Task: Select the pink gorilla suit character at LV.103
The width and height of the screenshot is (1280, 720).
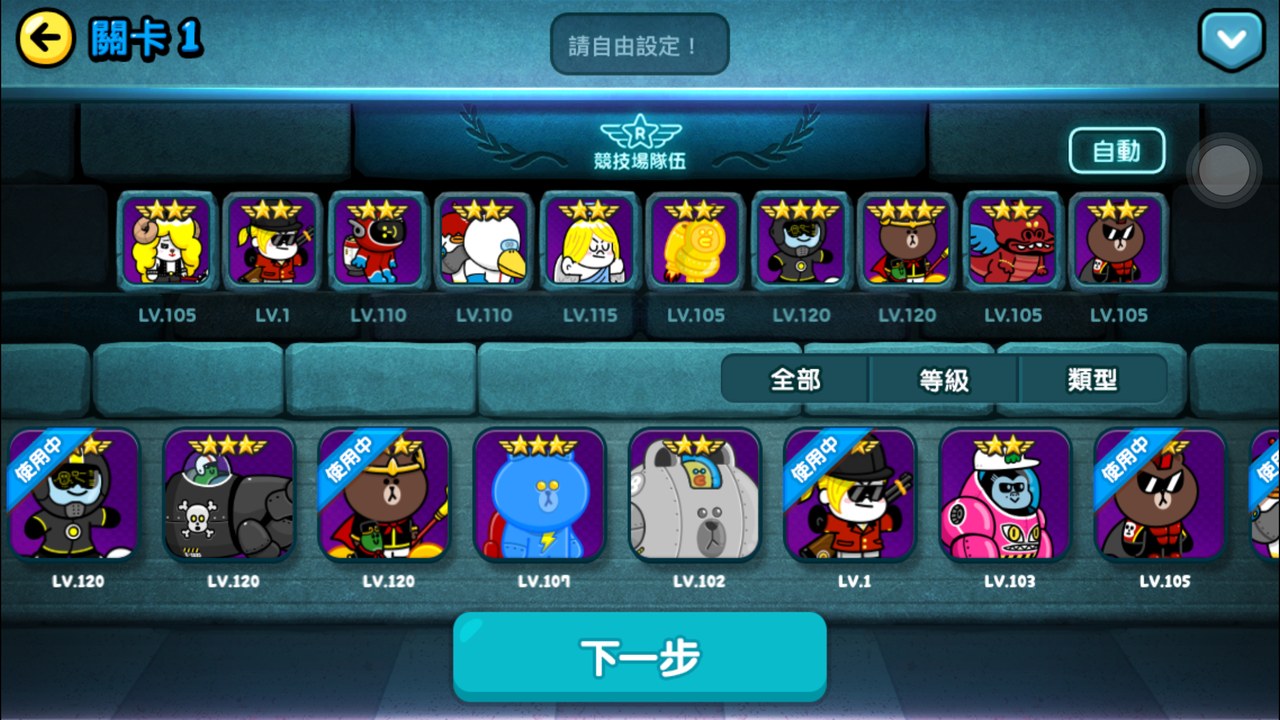Action: [x=1006, y=497]
